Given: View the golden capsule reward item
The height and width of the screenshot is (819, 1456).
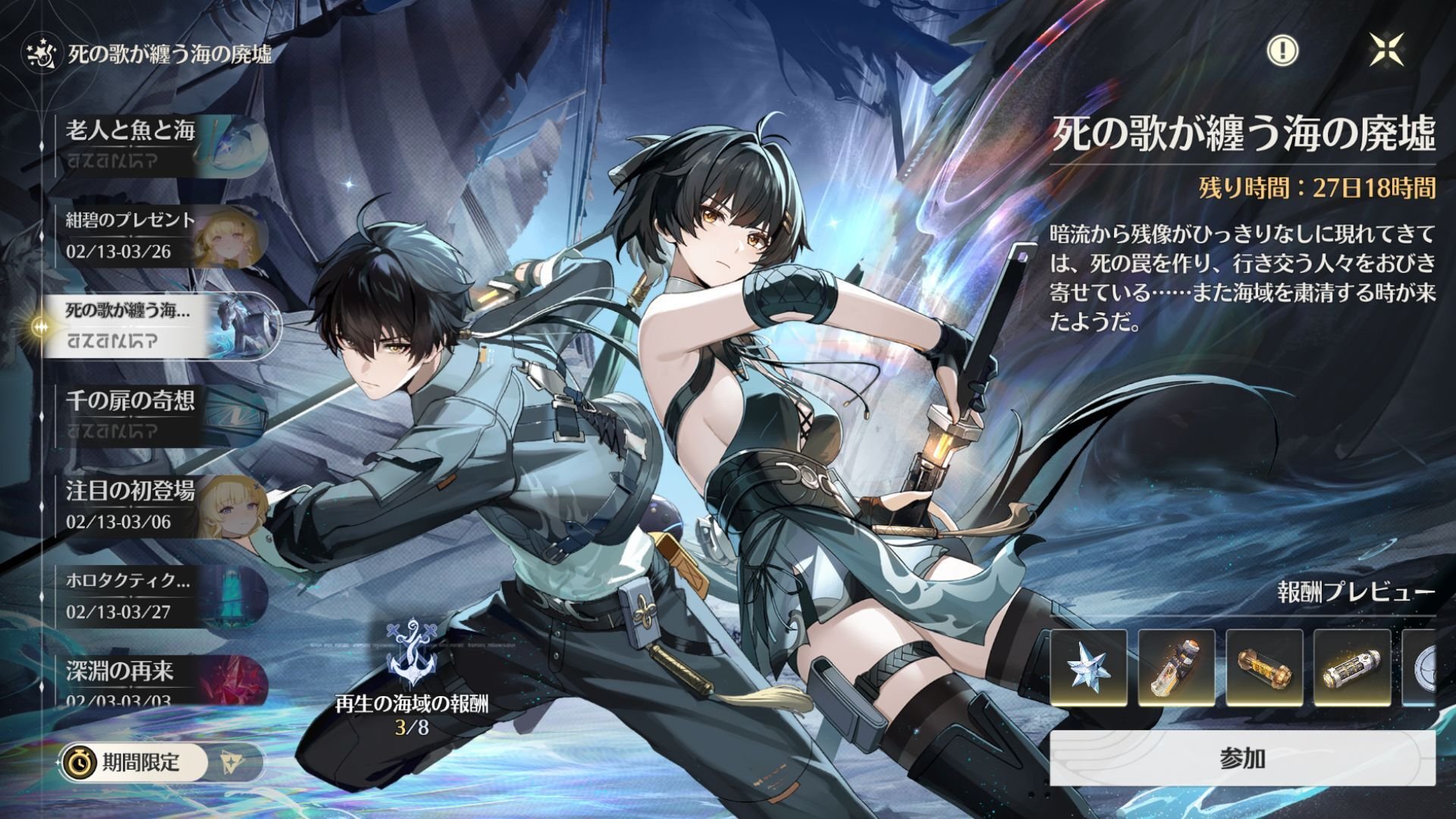Looking at the screenshot, I should (x=1264, y=668).
